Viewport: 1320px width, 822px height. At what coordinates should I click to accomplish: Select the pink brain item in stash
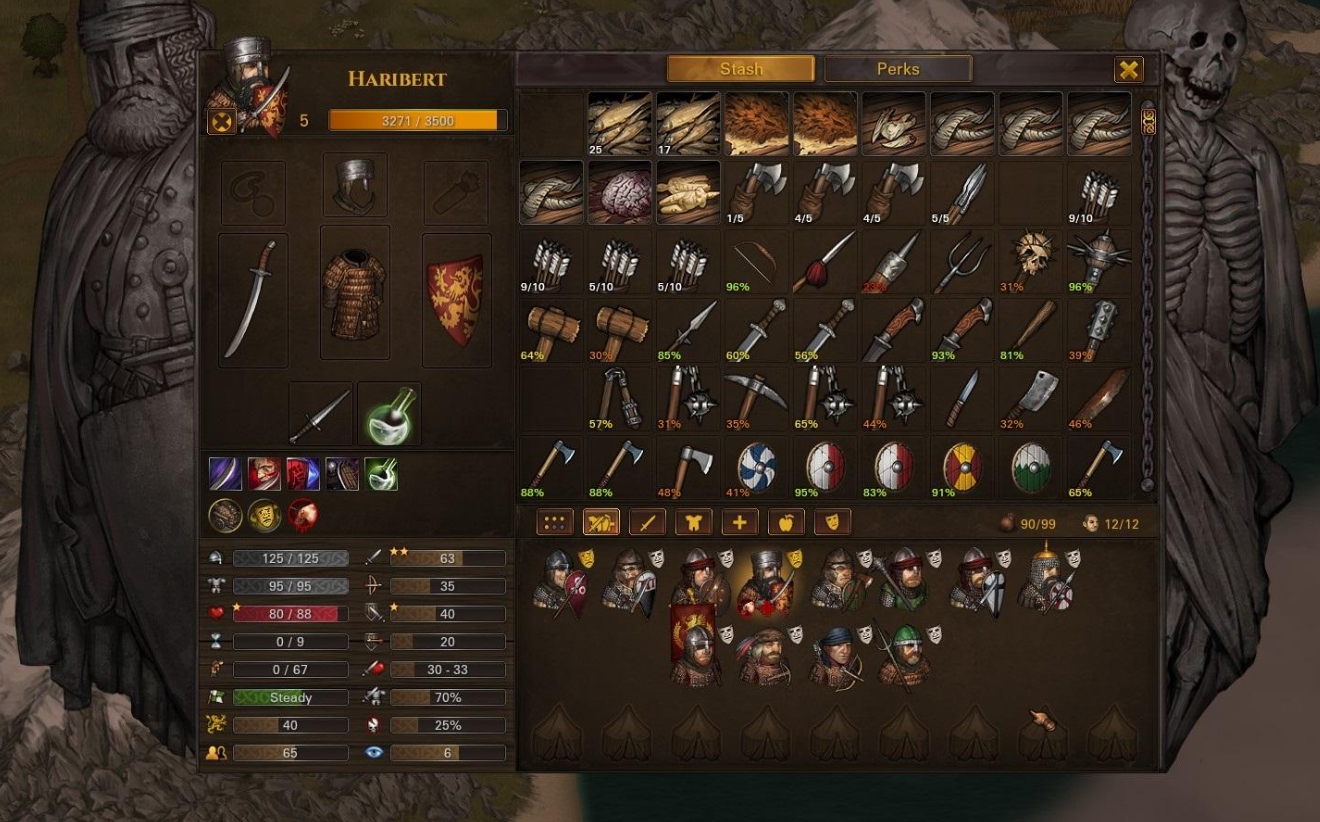(620, 192)
